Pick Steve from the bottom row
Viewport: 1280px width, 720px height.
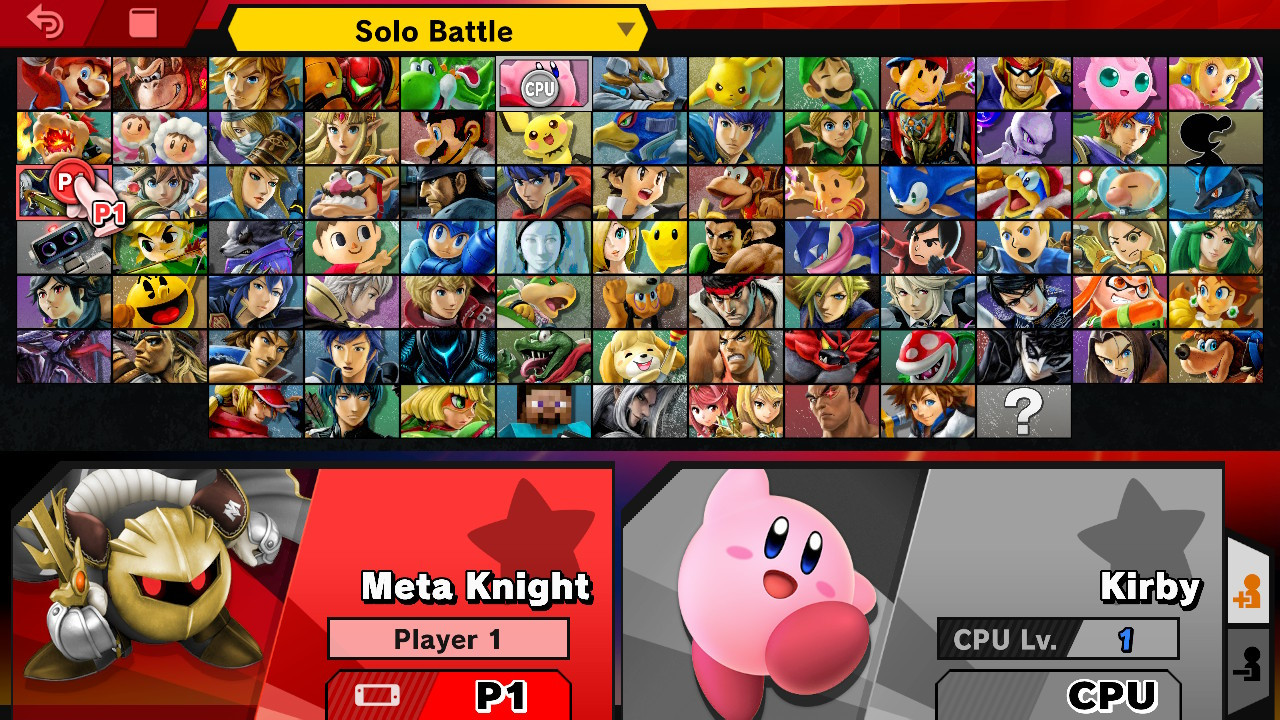(544, 410)
